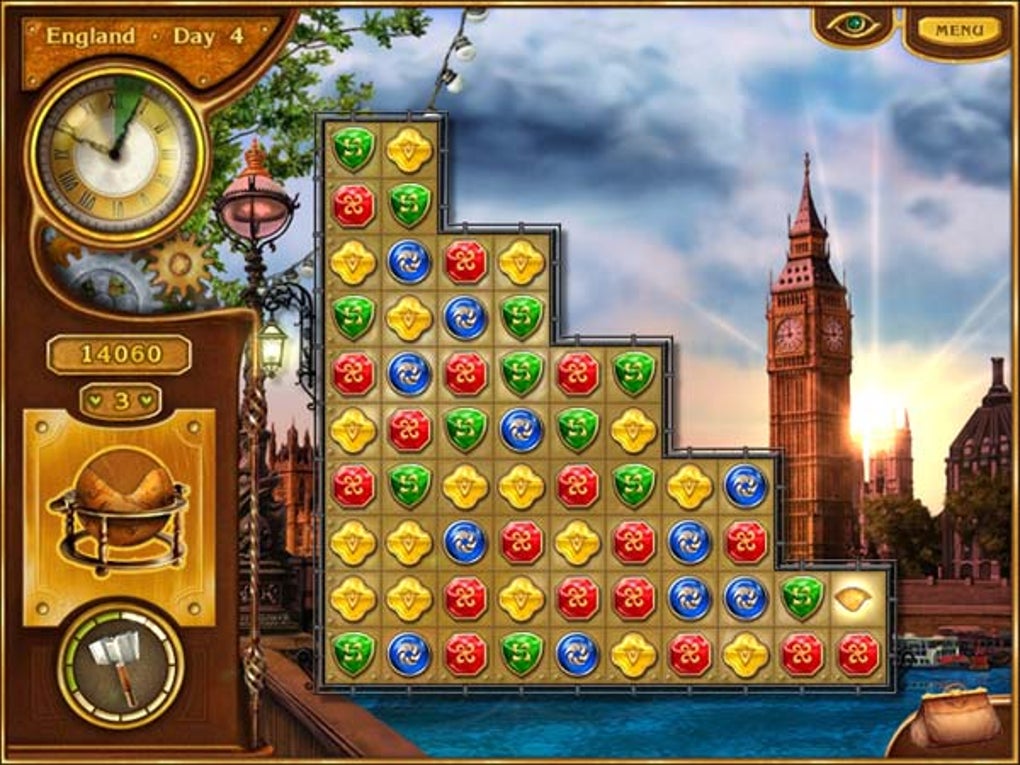Click the globe artifact panel
1020x765 pixels.
click(119, 517)
